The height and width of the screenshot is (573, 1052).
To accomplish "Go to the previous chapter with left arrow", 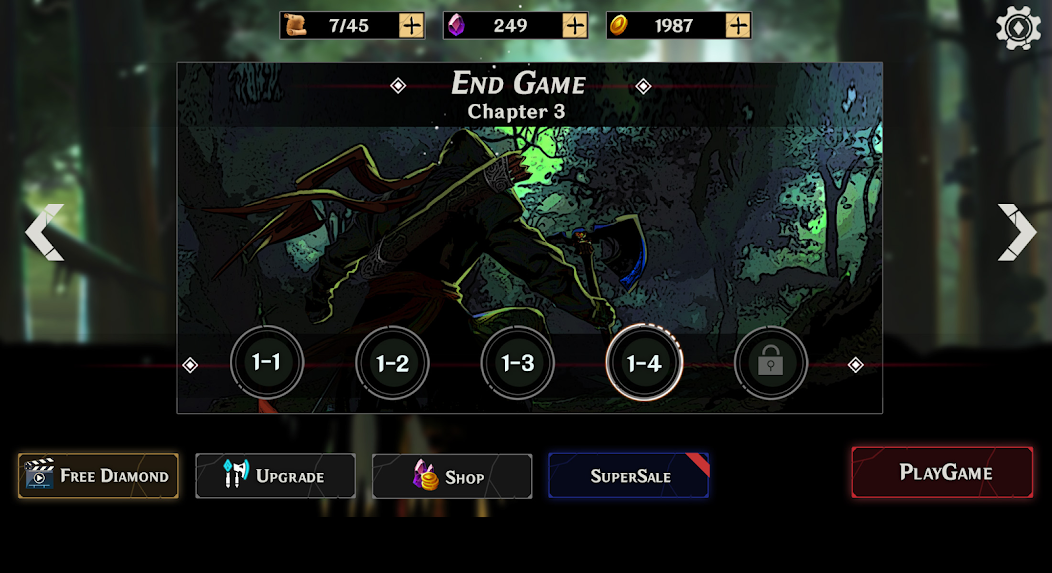I will tap(44, 233).
